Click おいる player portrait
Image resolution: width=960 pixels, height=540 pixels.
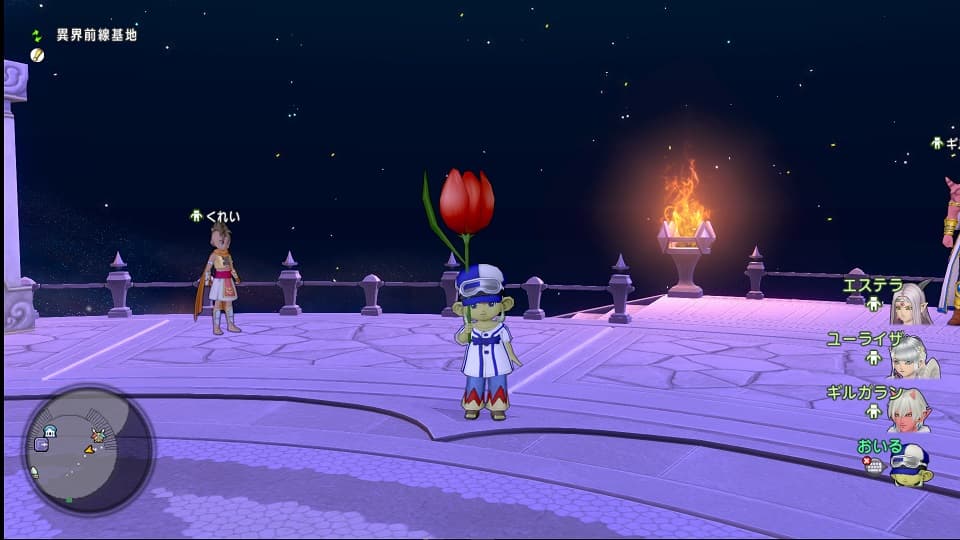click(910, 465)
